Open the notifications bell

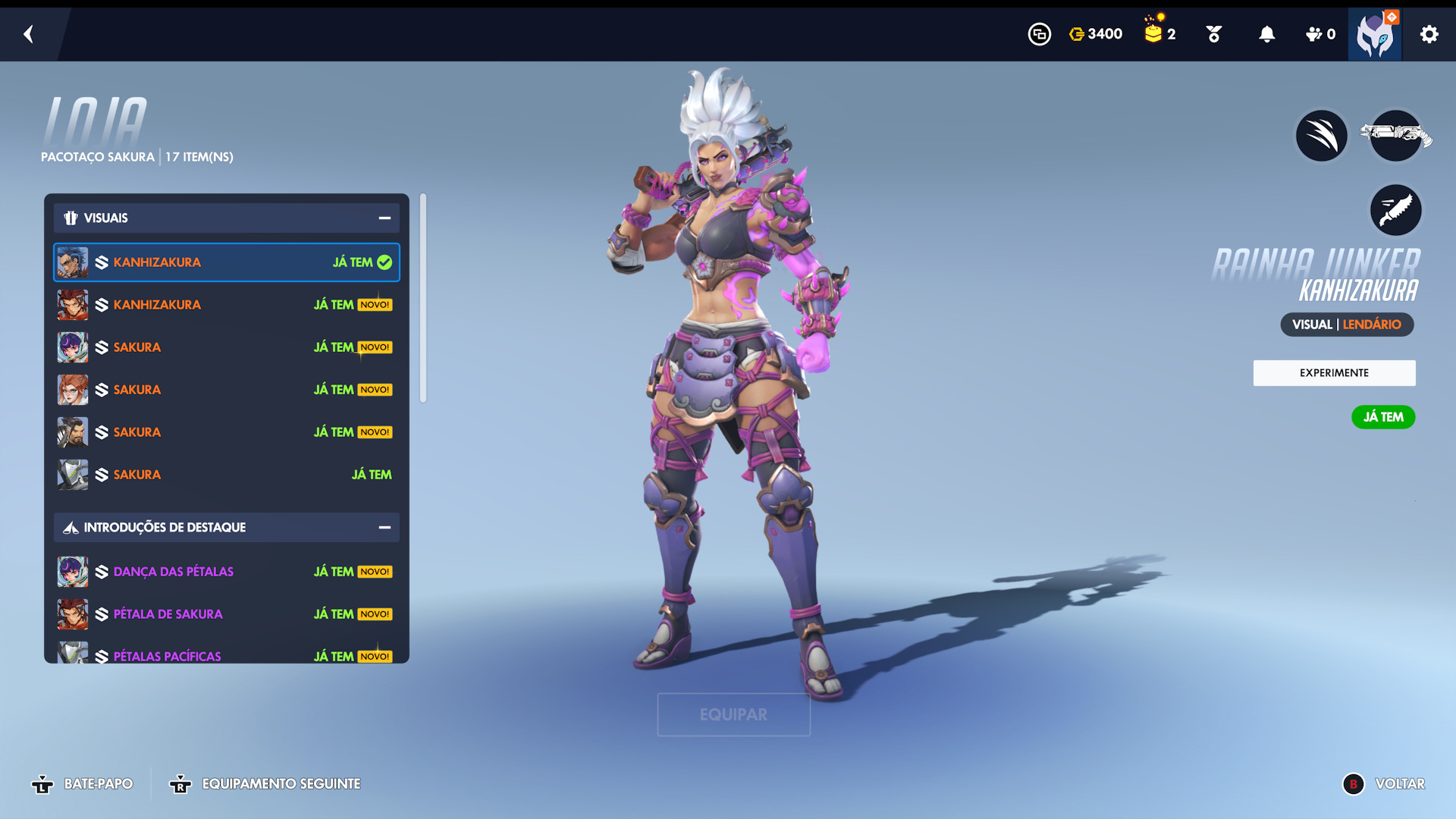coord(1266,34)
